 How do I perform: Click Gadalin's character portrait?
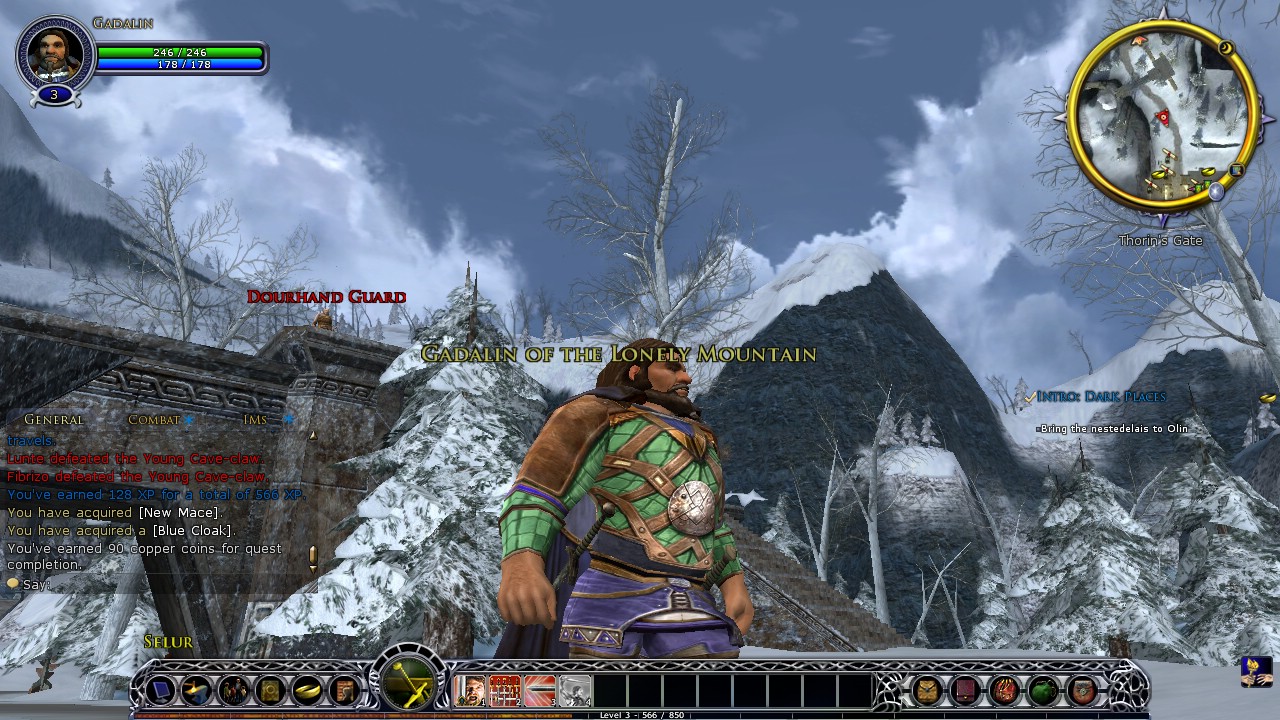click(55, 54)
